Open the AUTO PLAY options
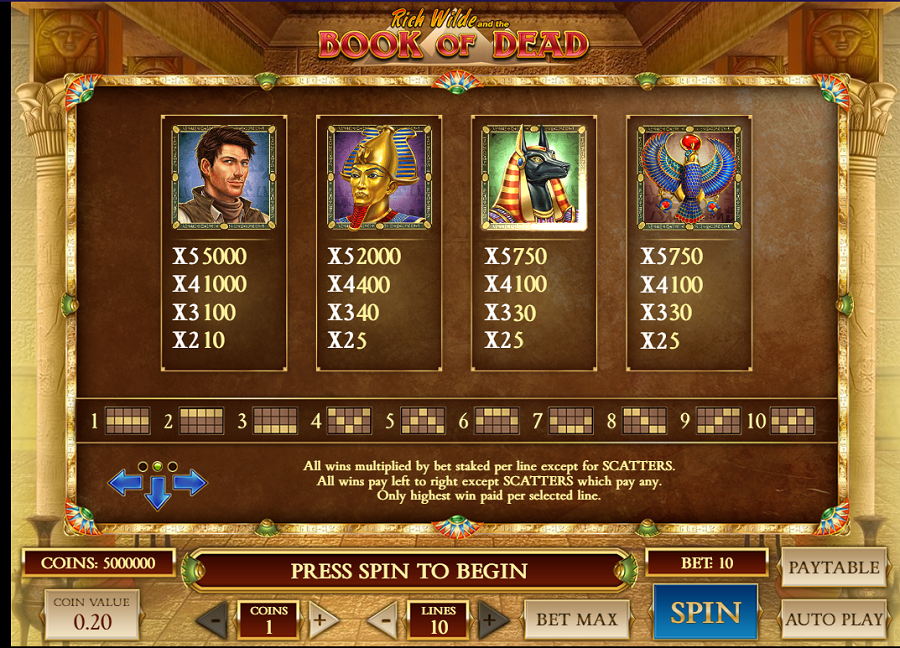Image resolution: width=900 pixels, height=648 pixels. pos(833,619)
